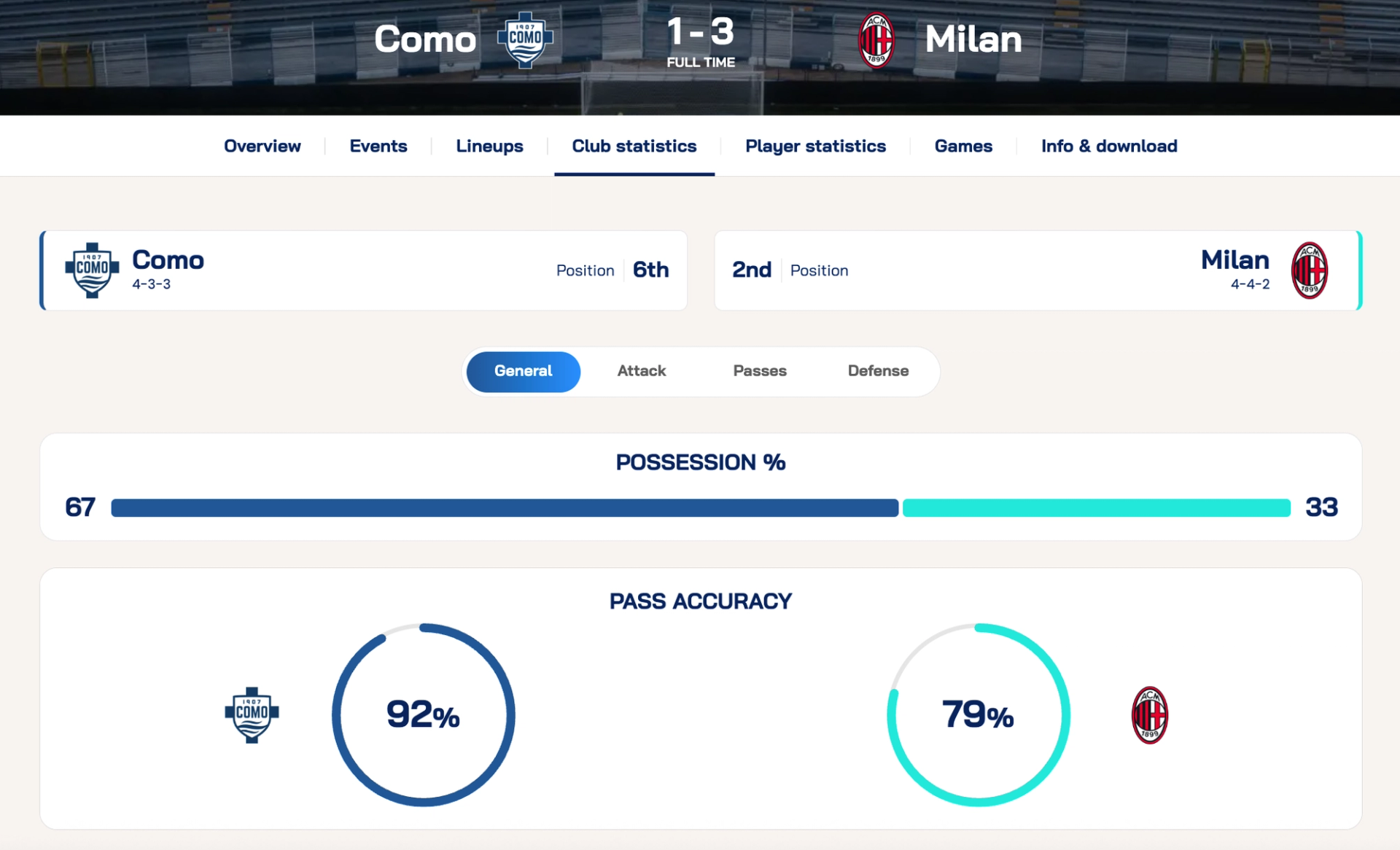Navigate to the Events page
Screen dimensions: 1400x850
(378, 146)
